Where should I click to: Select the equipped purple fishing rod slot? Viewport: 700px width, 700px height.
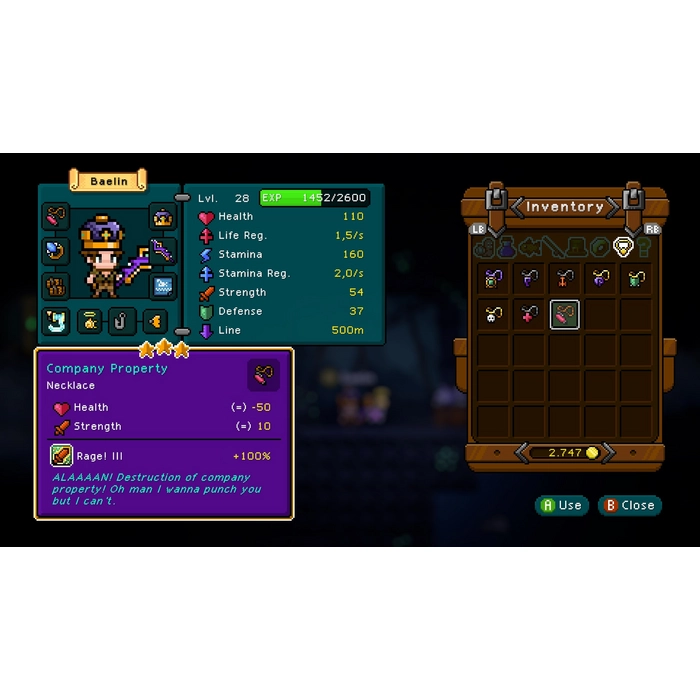tap(163, 252)
